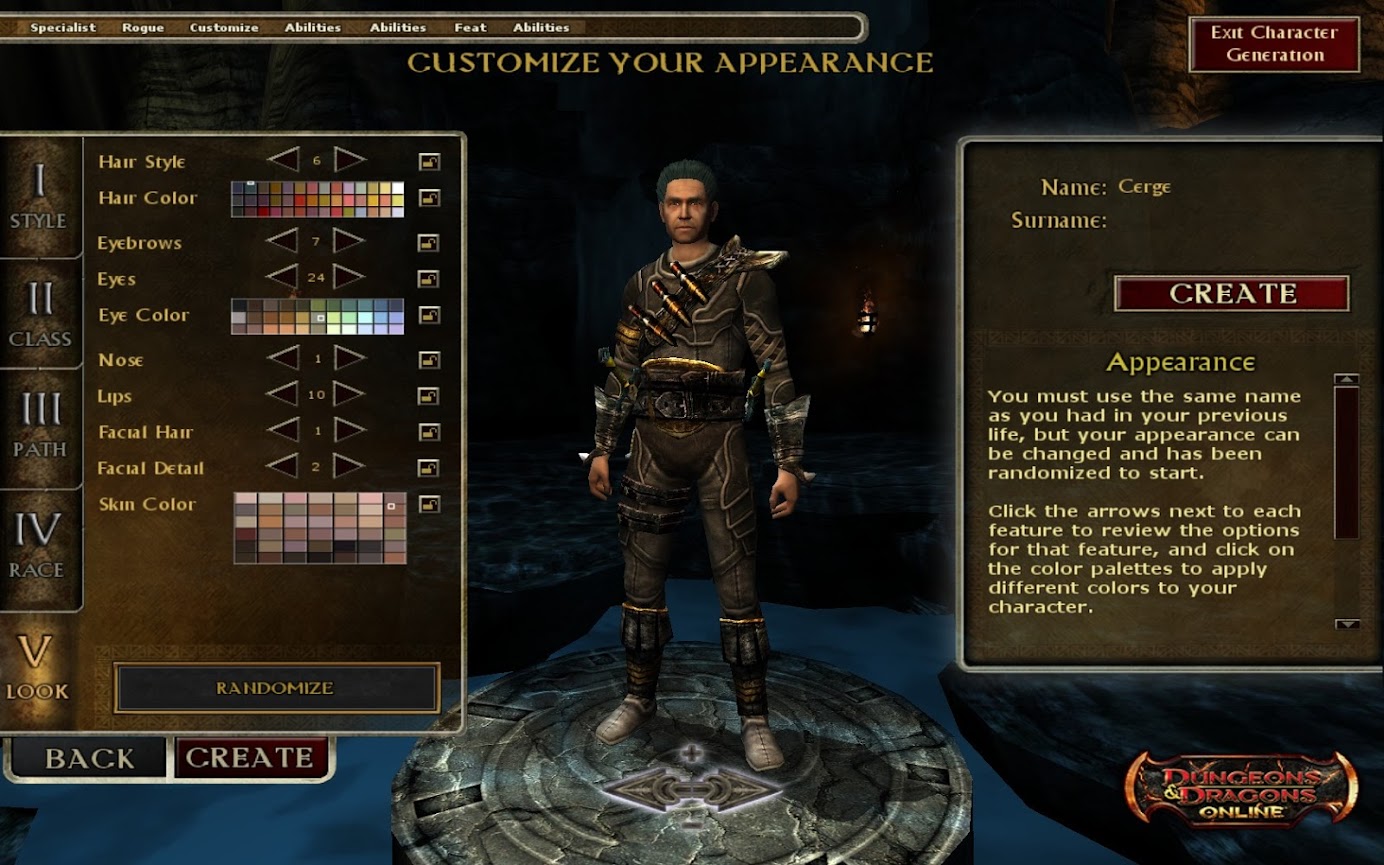This screenshot has height=865, width=1384.
Task: Click the Randomize appearance button
Action: 276,688
